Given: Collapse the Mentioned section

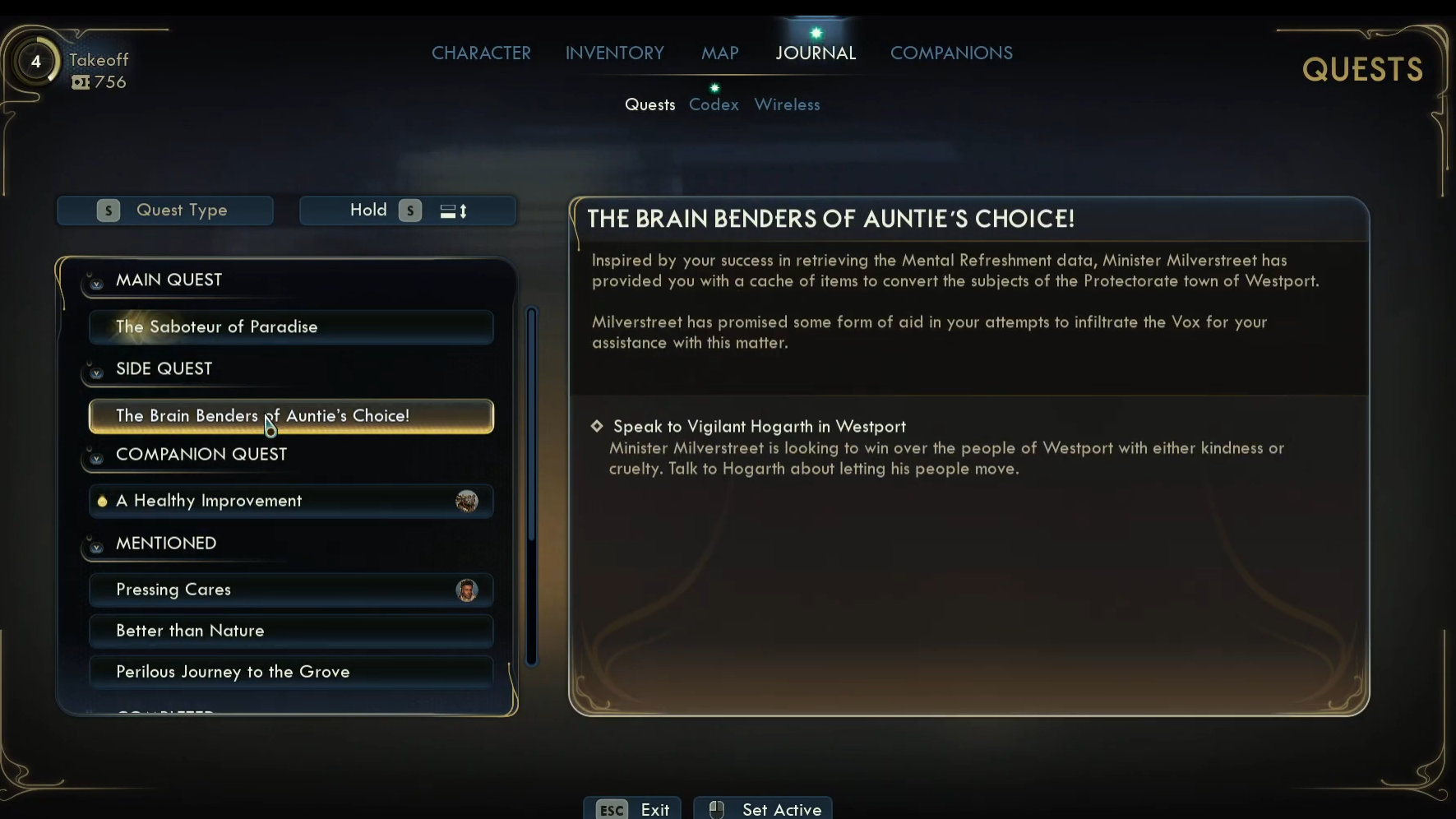Looking at the screenshot, I should (x=96, y=546).
